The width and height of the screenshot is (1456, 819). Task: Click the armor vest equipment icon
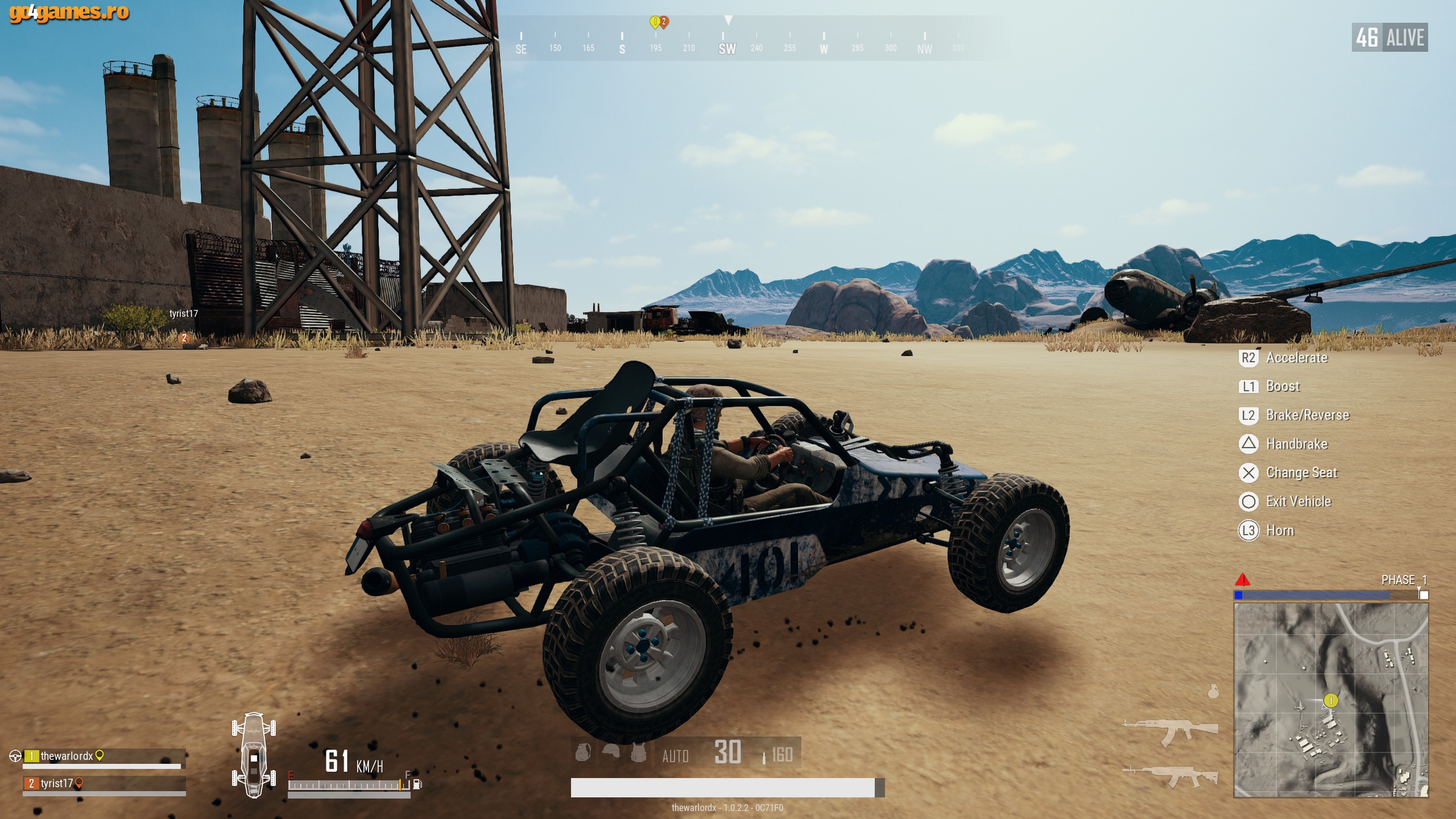[x=638, y=752]
